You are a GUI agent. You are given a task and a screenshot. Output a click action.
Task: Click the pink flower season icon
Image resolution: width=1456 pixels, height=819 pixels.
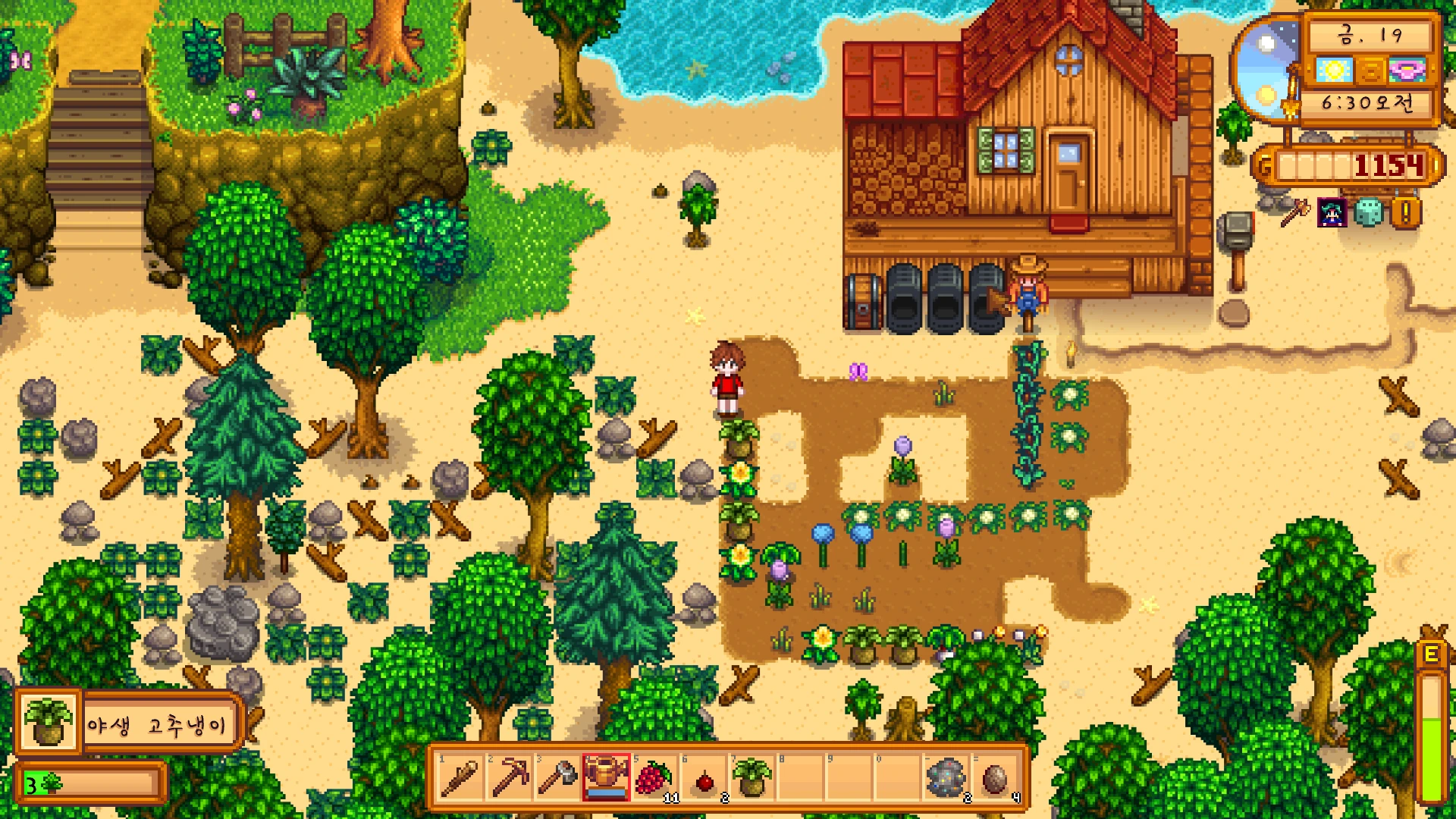(1407, 71)
